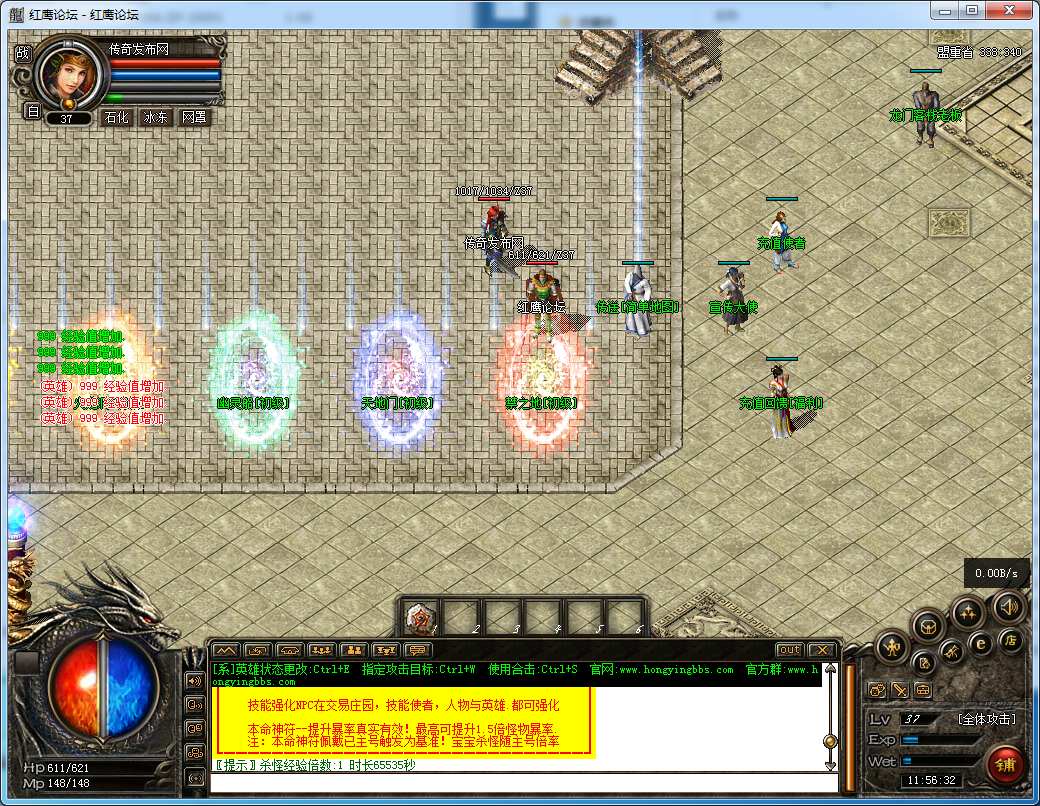1040x806 pixels.
Task: Click the round 'e' button
Action: (981, 643)
